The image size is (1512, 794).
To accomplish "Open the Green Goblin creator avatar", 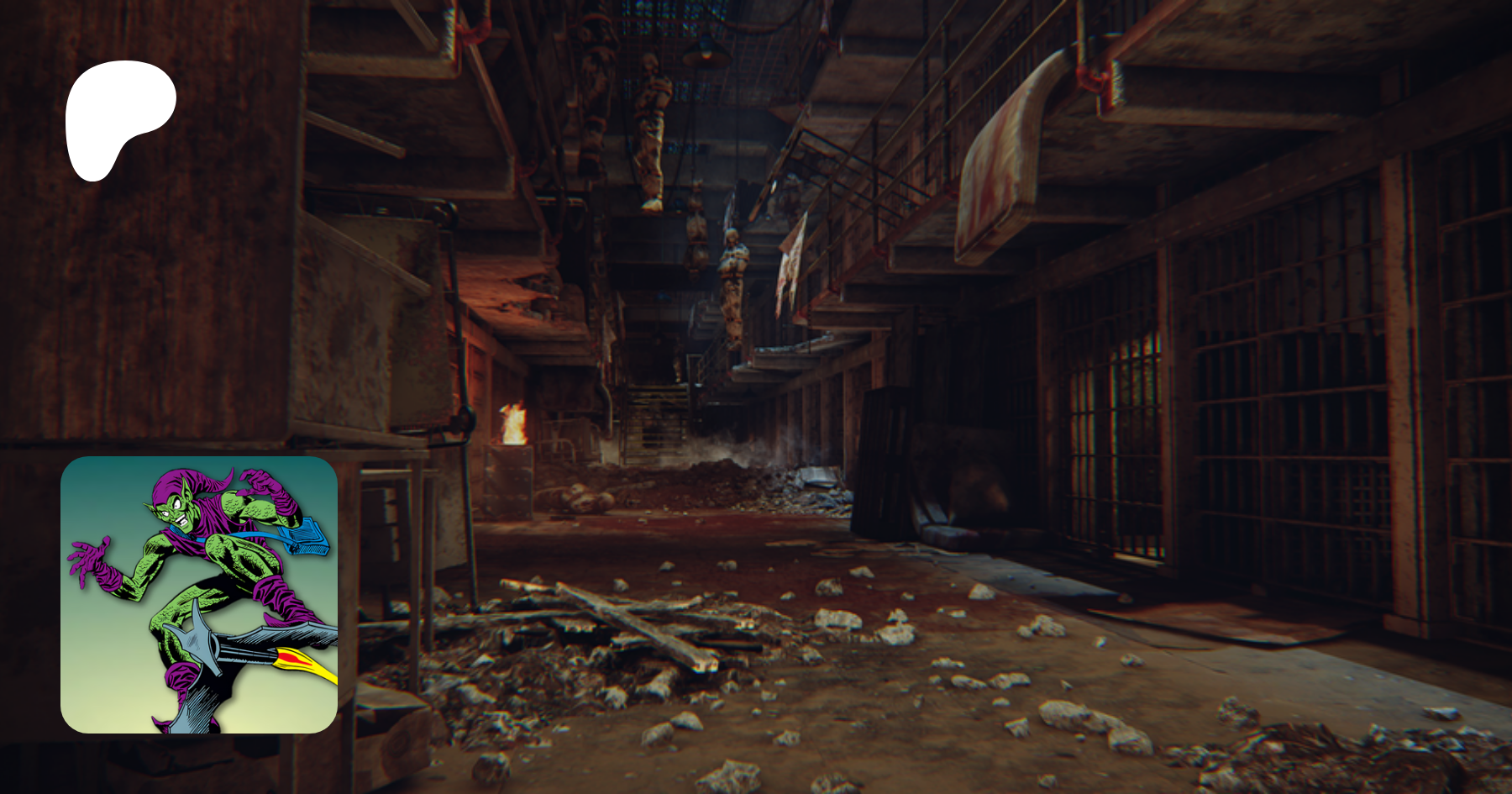I will [199, 595].
